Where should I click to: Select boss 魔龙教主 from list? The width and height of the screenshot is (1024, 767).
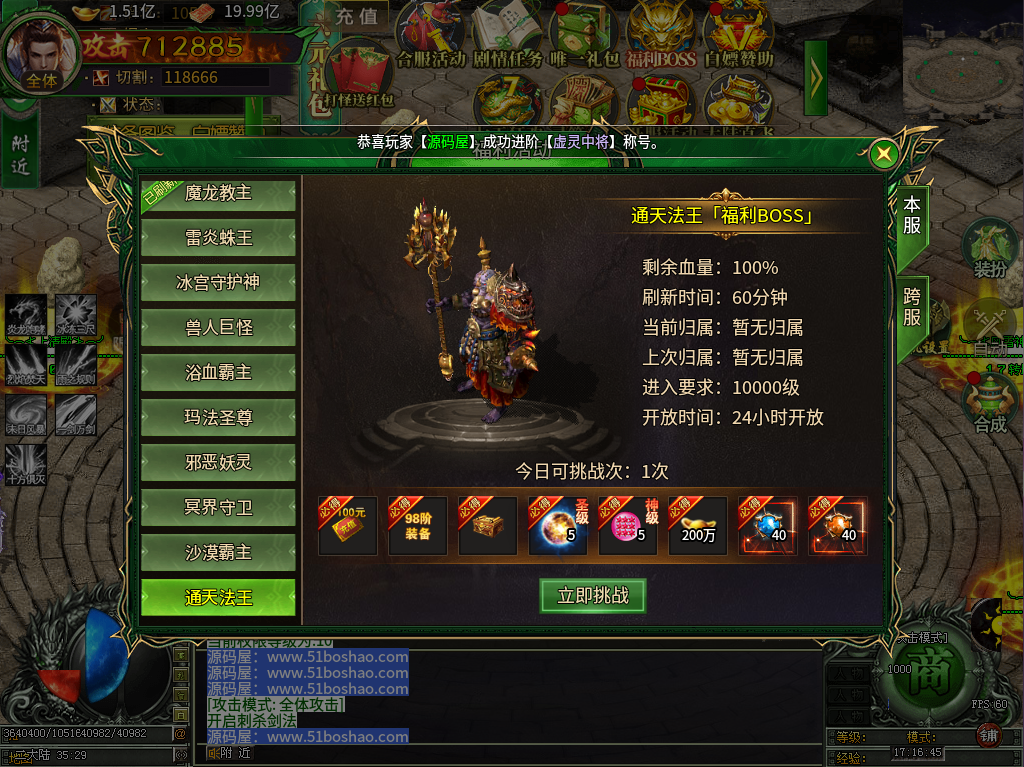218,194
